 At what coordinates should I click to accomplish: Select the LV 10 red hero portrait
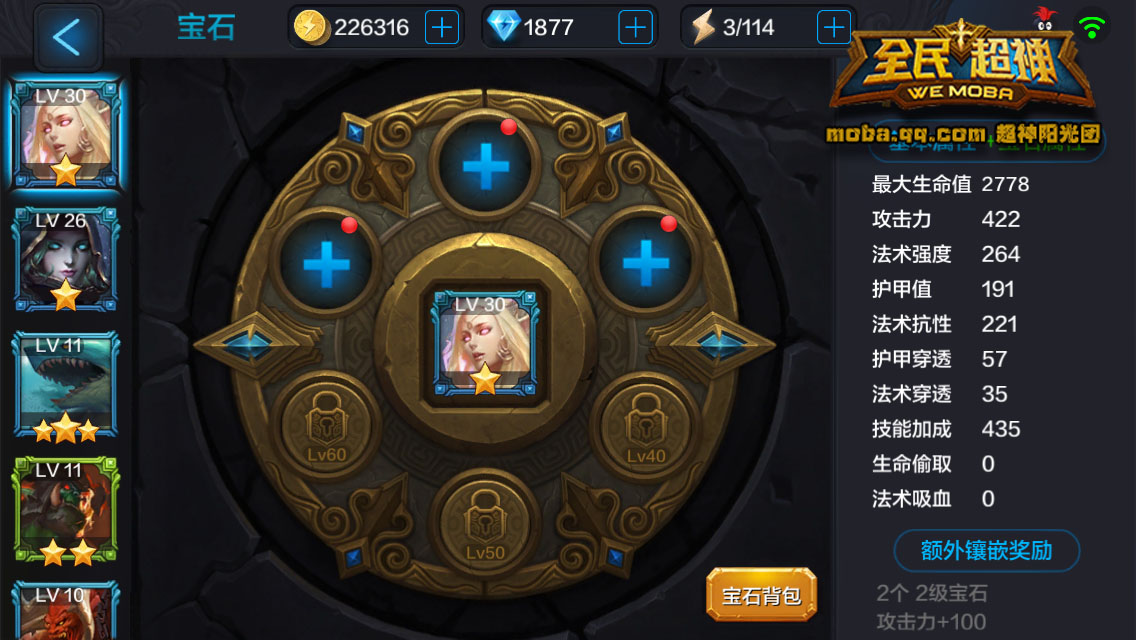pos(65,610)
